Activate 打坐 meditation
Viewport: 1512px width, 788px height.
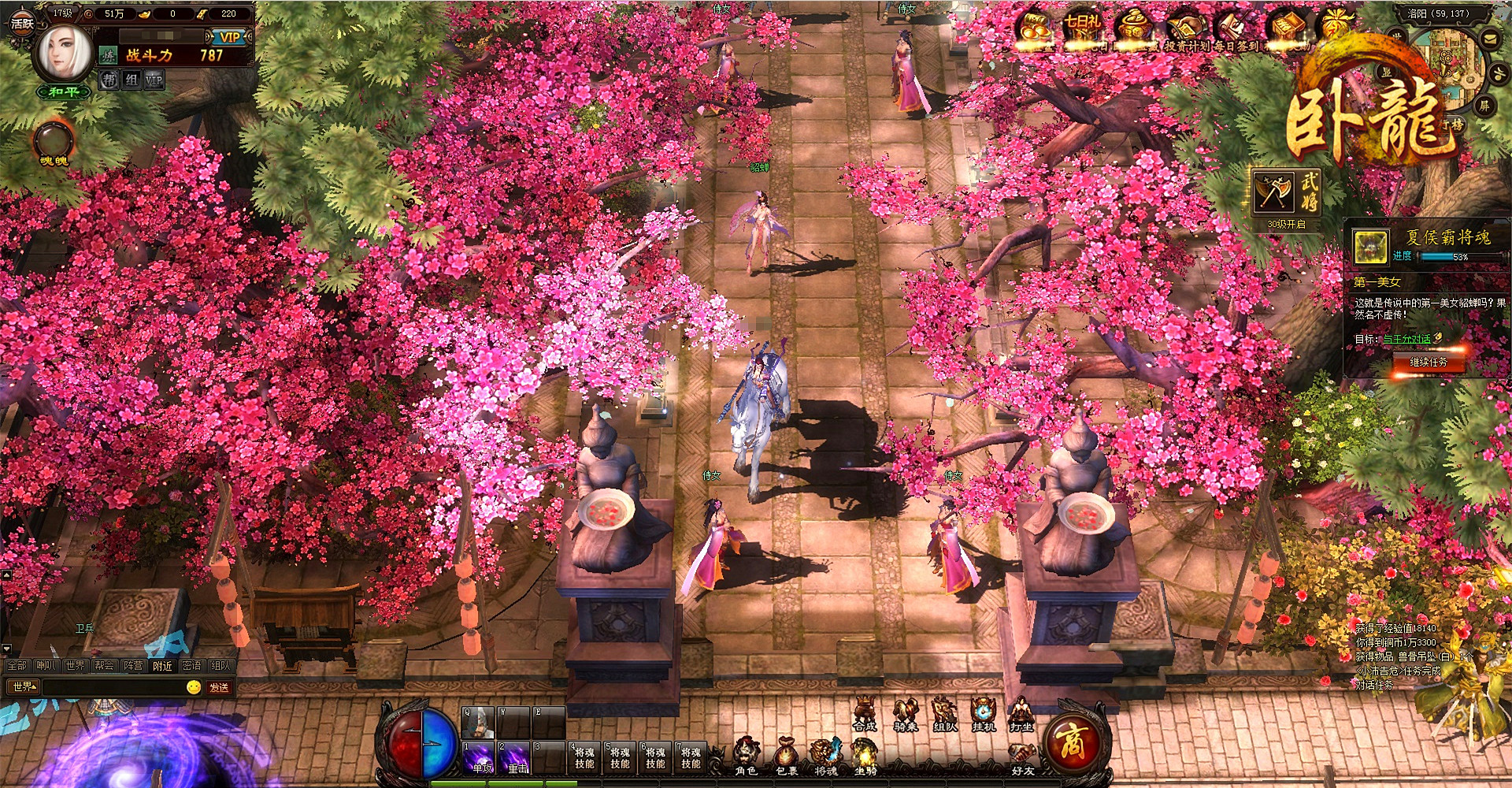[x=1021, y=714]
